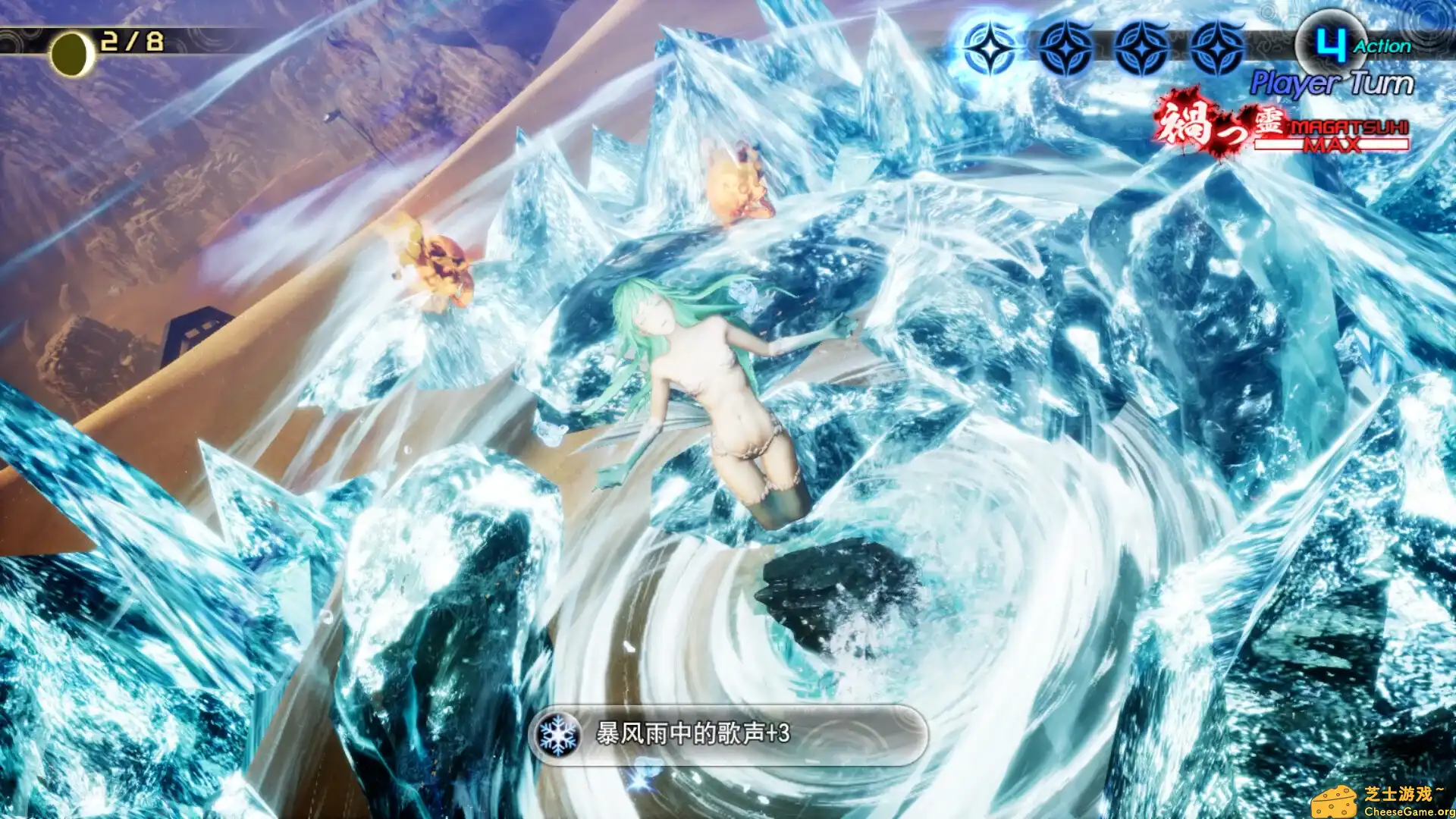1456x819 pixels.
Task: Click the second press turn icon
Action: [x=1065, y=47]
